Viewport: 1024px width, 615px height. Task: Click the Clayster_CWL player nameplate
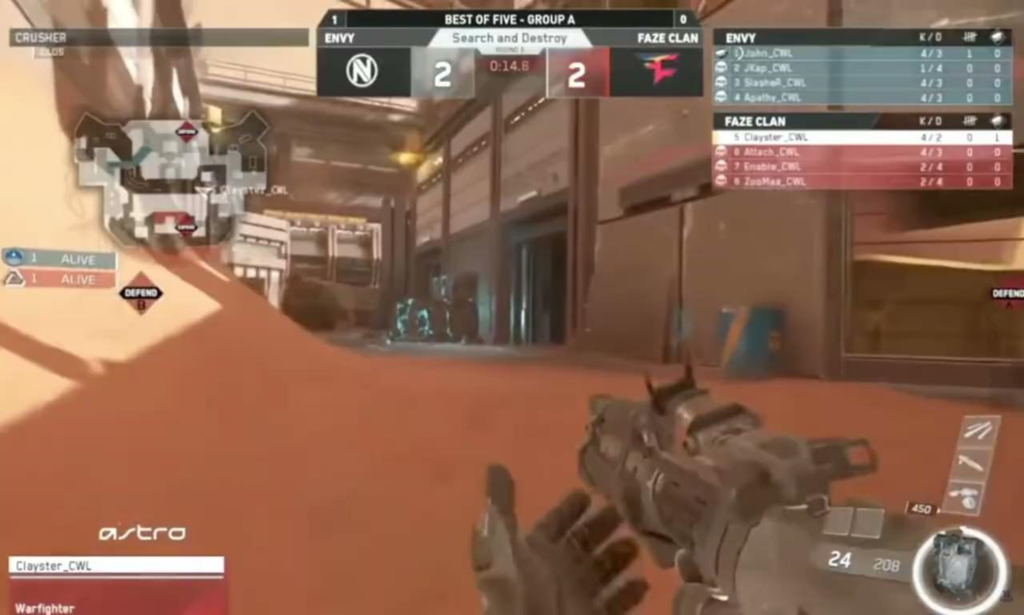(117, 566)
